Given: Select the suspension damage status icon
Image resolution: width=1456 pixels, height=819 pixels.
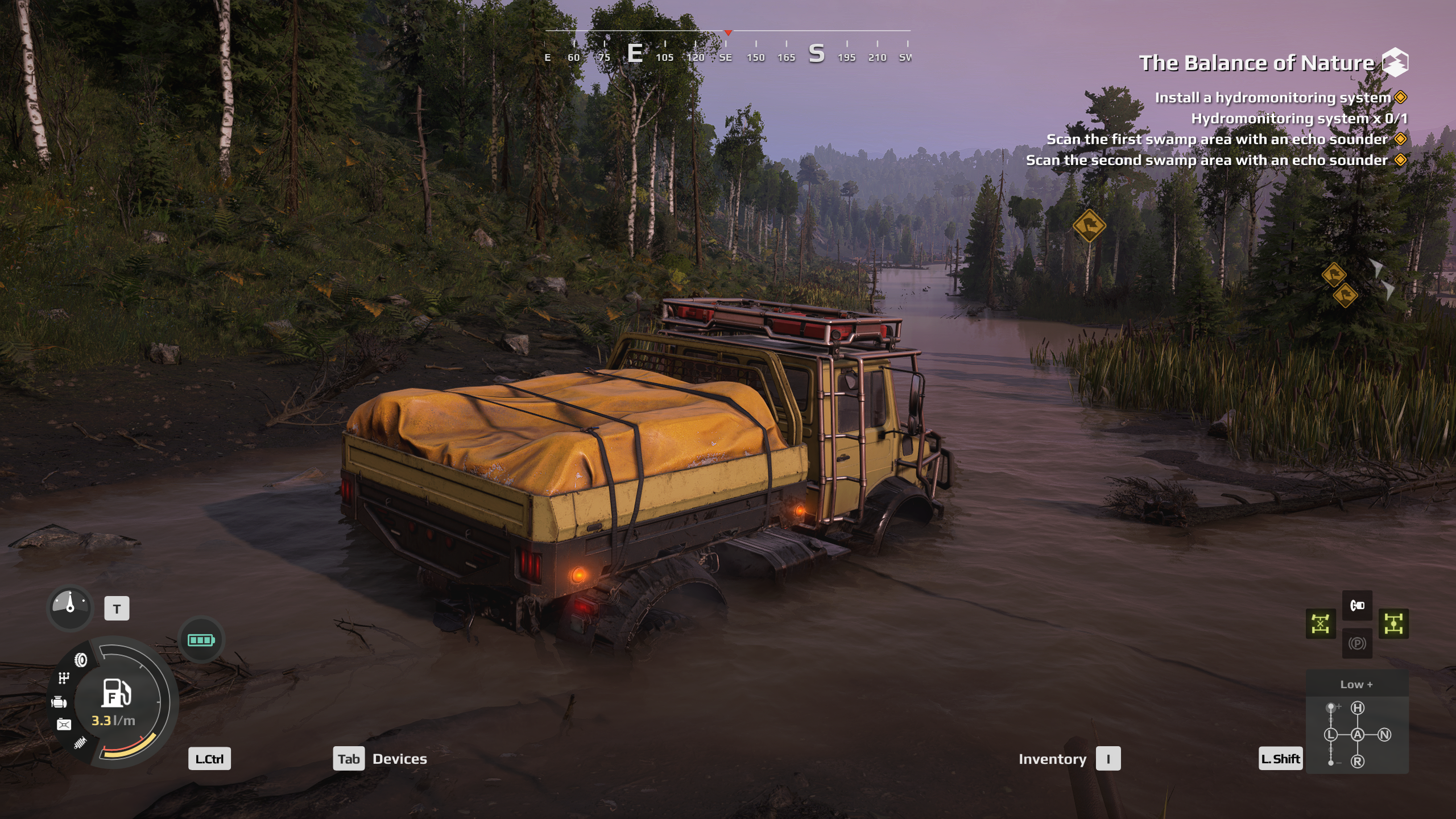Looking at the screenshot, I should click(x=80, y=742).
